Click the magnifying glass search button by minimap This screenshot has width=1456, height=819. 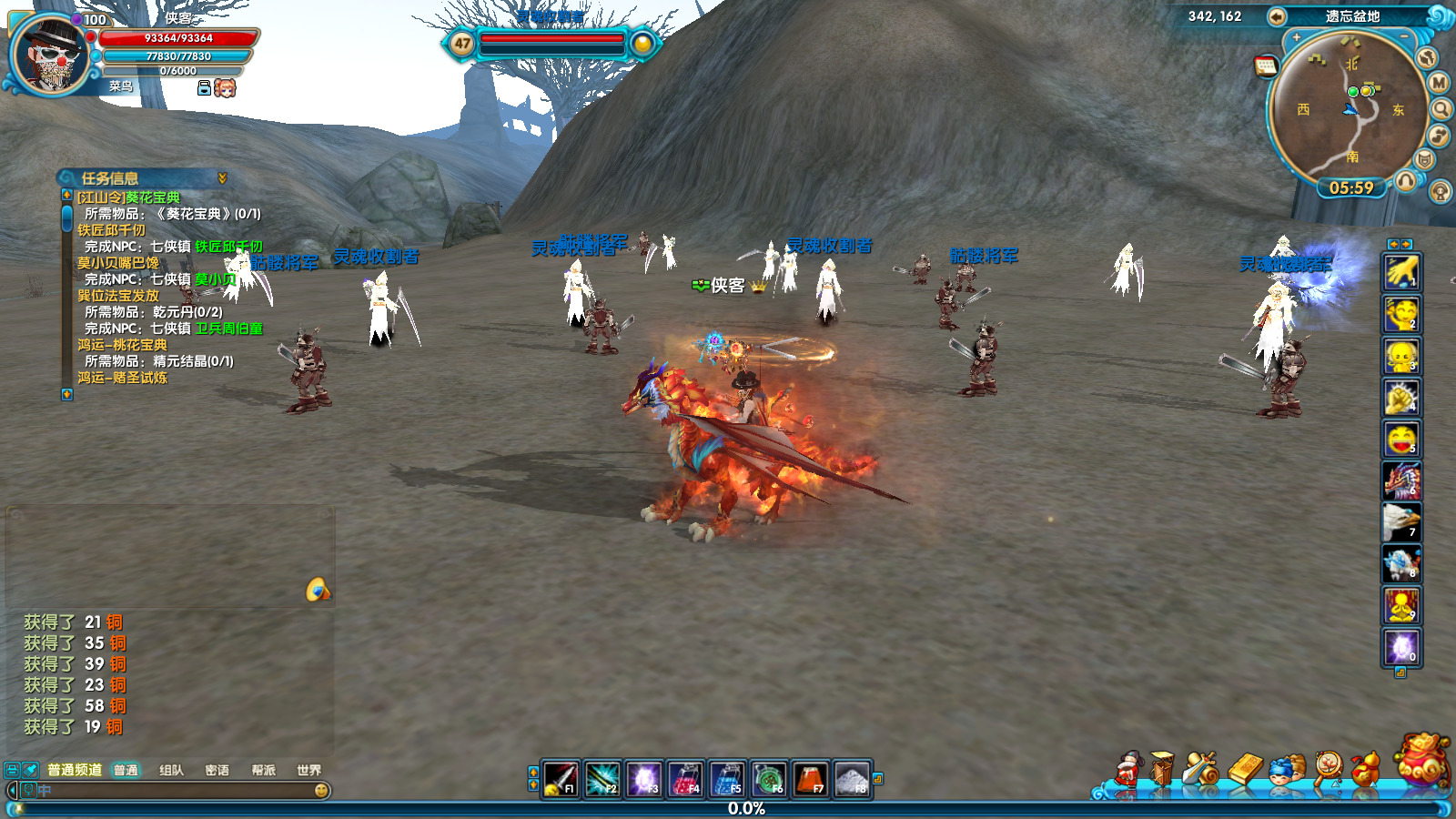(x=1441, y=109)
